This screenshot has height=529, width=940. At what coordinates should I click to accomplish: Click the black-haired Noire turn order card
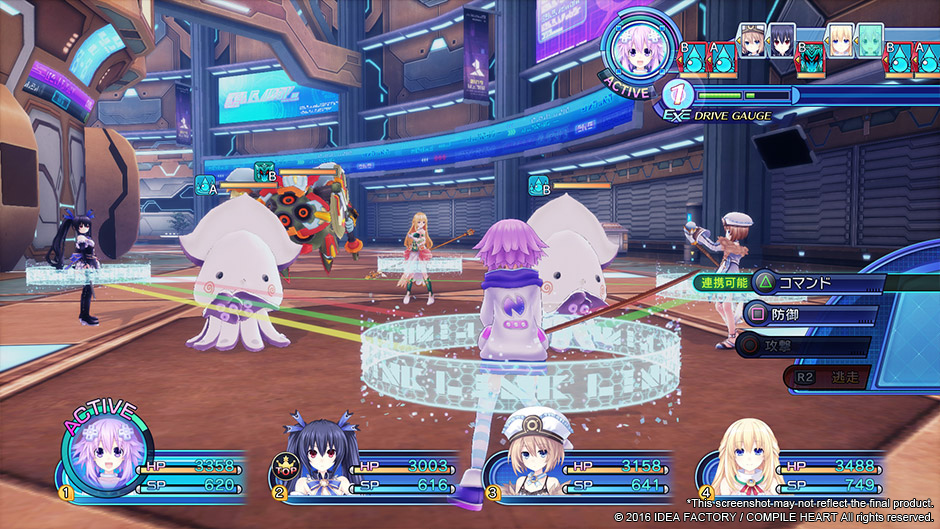pyautogui.click(x=781, y=39)
